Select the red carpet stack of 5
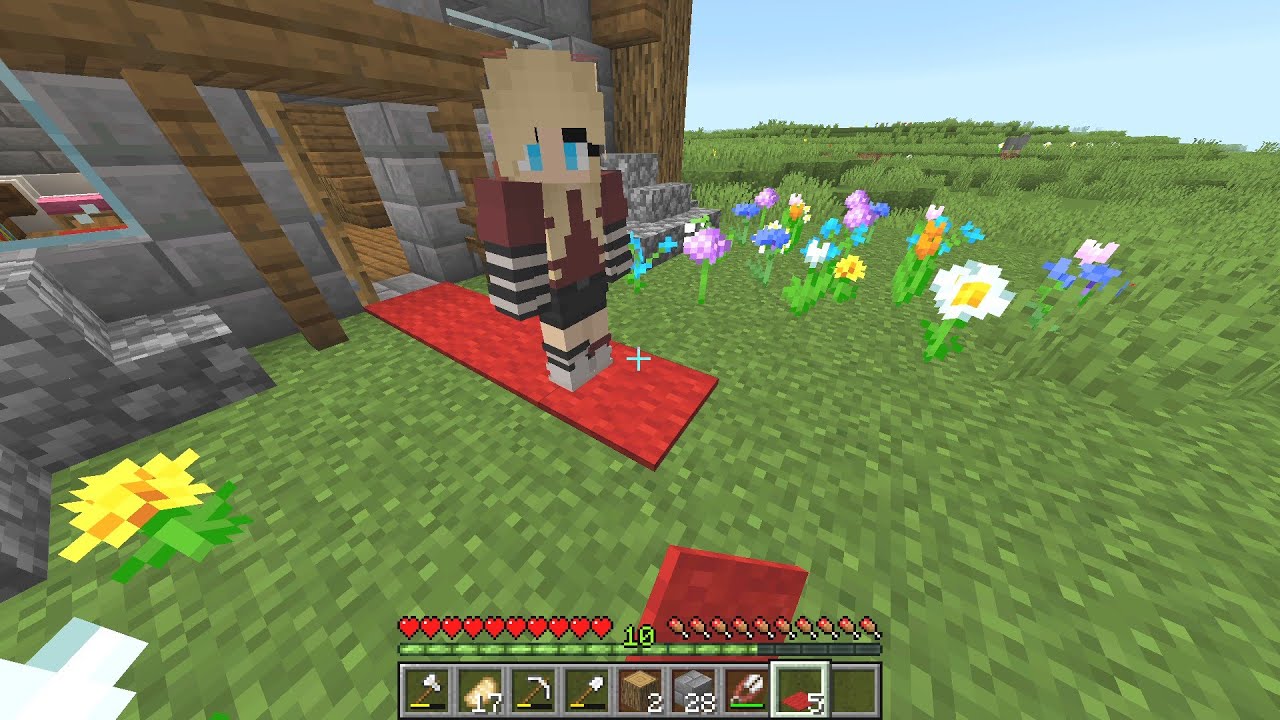 pos(800,687)
